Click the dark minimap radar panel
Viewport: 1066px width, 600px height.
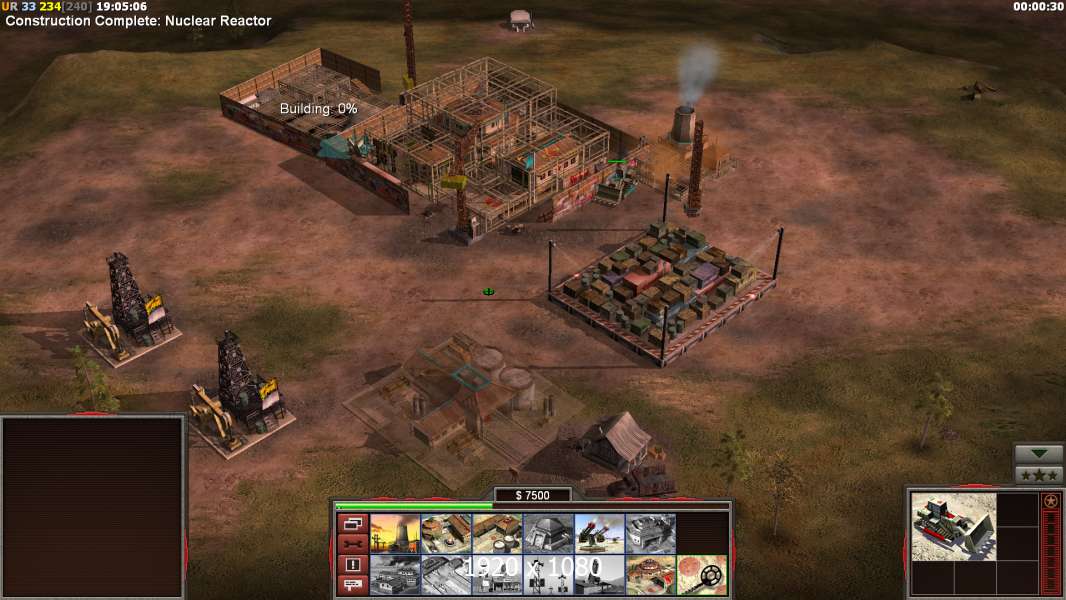tap(93, 507)
